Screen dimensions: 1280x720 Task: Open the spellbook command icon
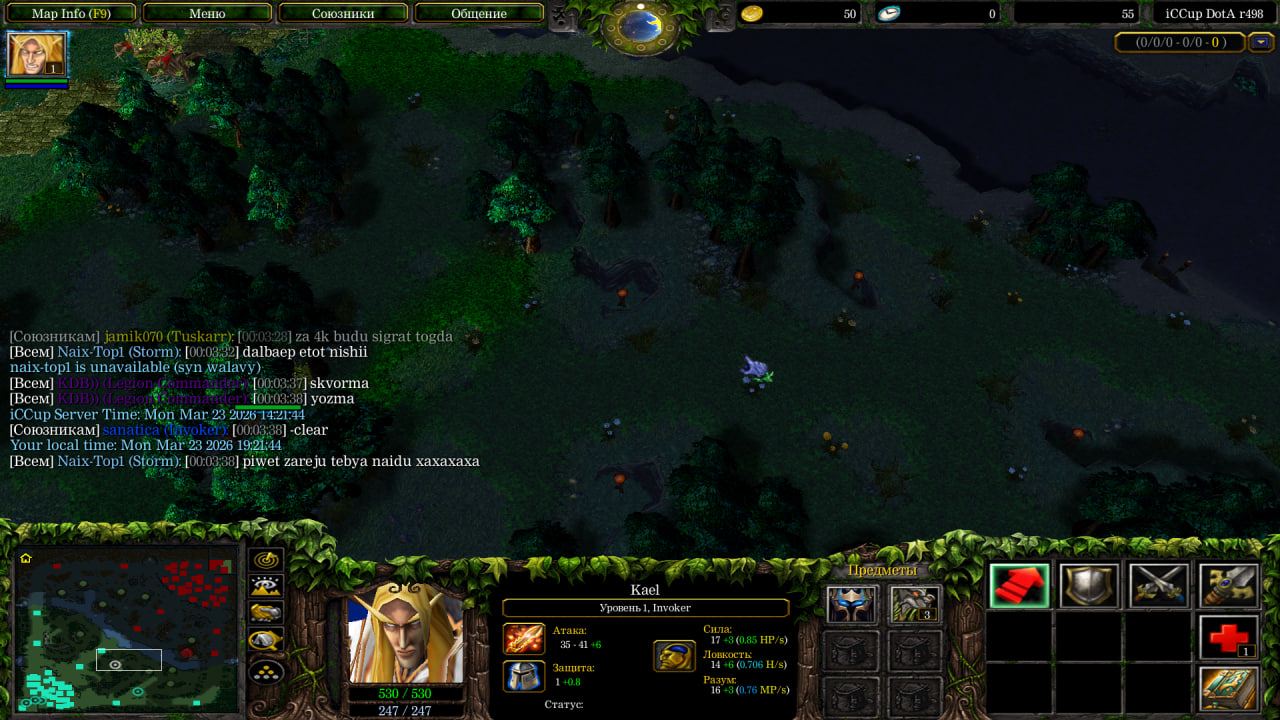tap(1229, 689)
